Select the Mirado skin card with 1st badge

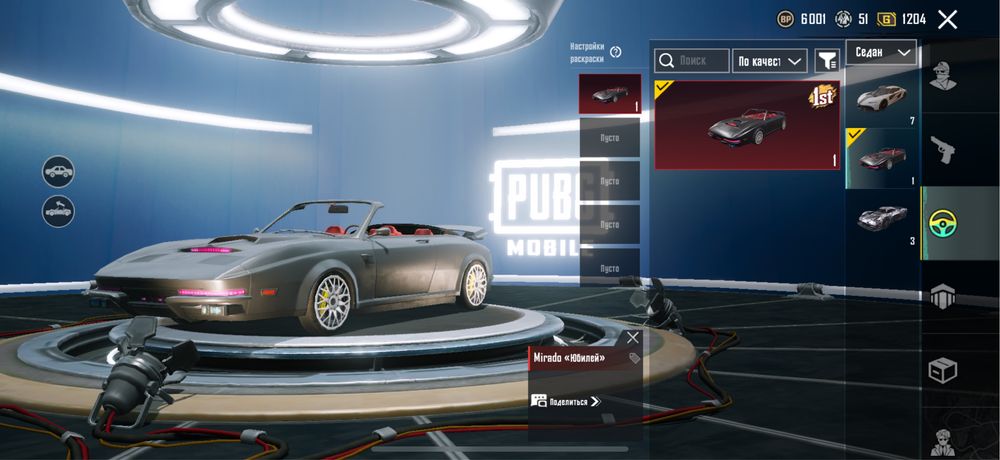pos(747,125)
